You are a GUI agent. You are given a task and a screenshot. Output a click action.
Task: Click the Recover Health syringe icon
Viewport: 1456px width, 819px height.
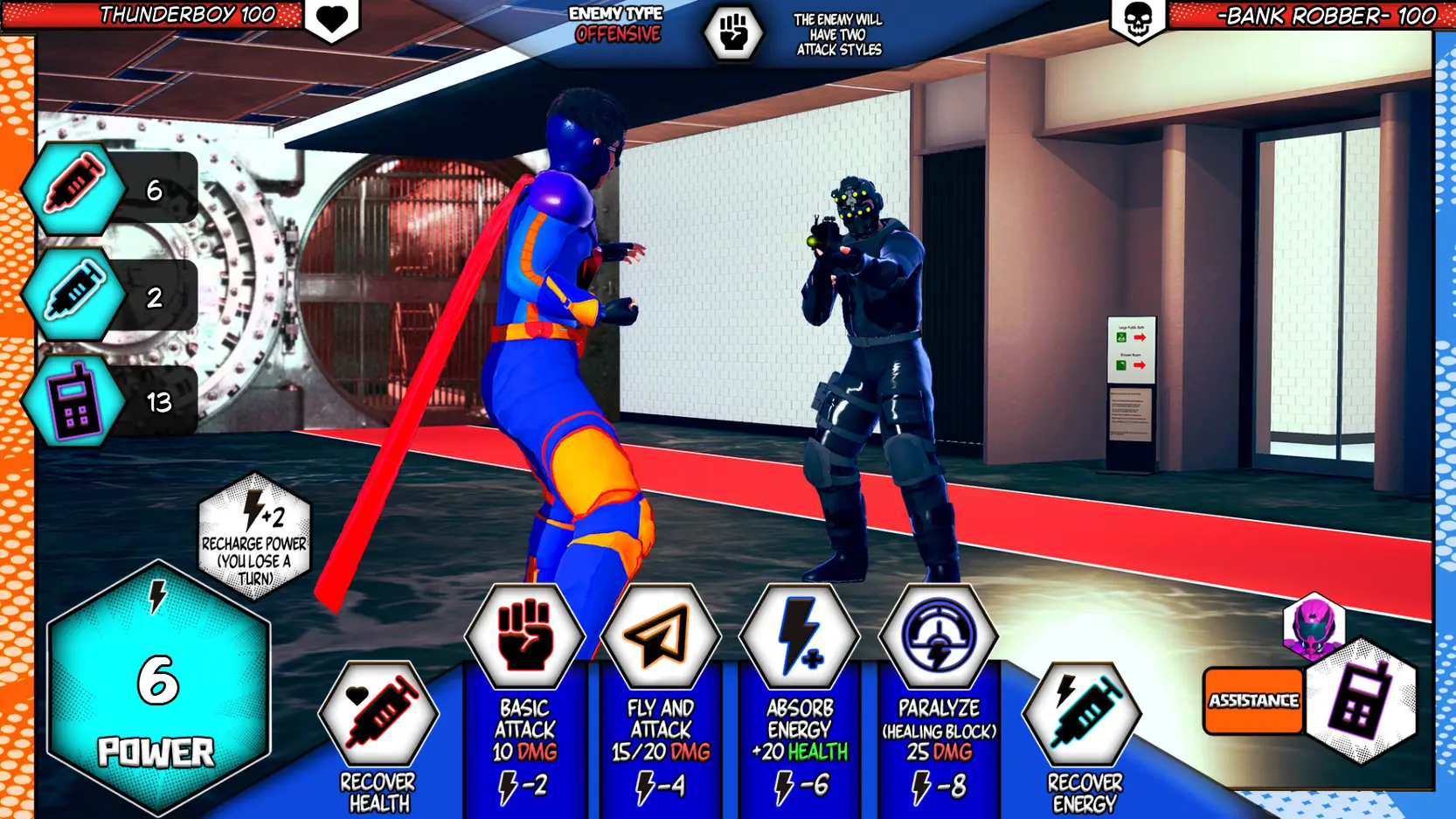click(379, 713)
